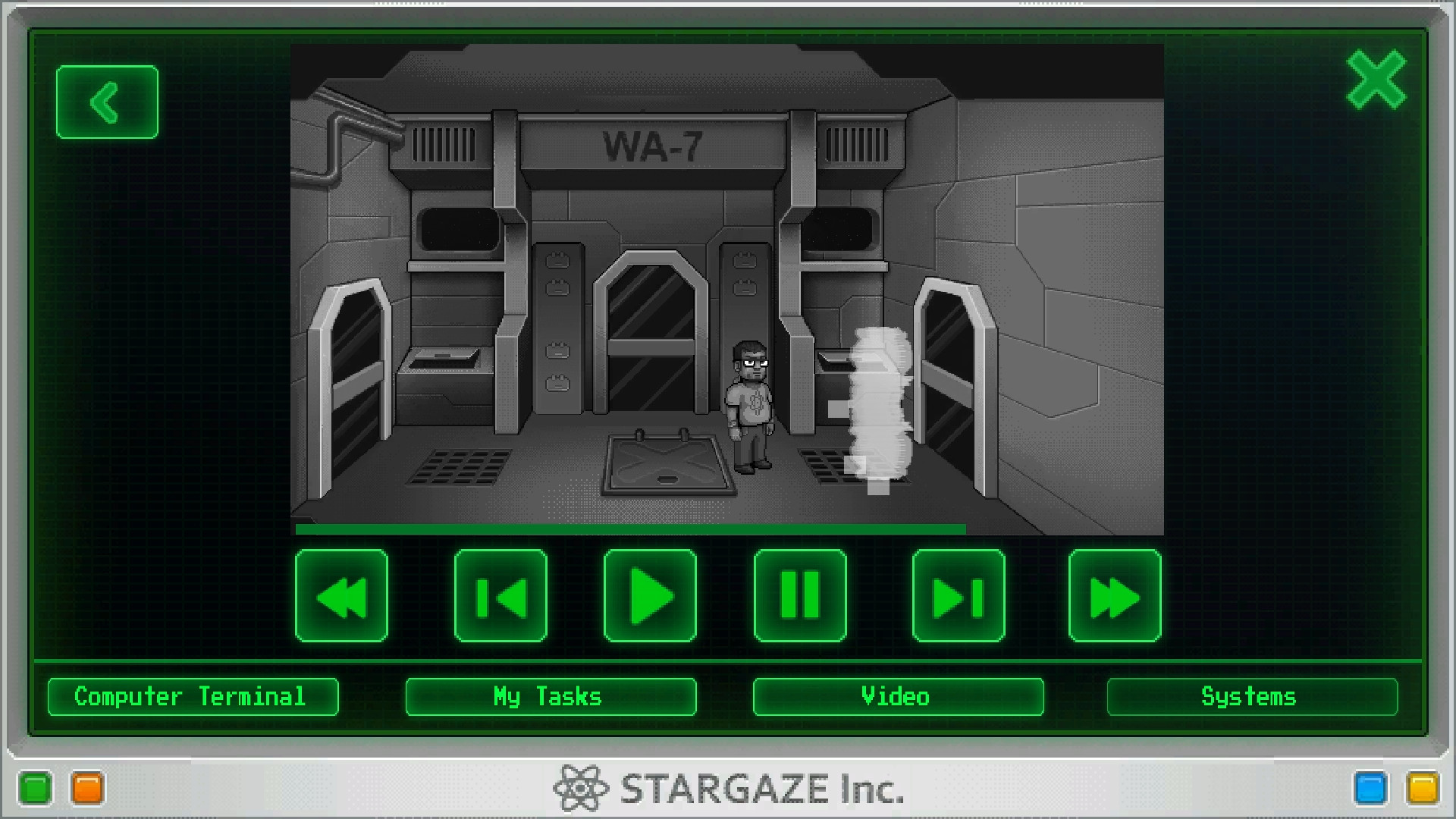Select the back arrow navigation icon
This screenshot has width=1456, height=819.
(106, 101)
